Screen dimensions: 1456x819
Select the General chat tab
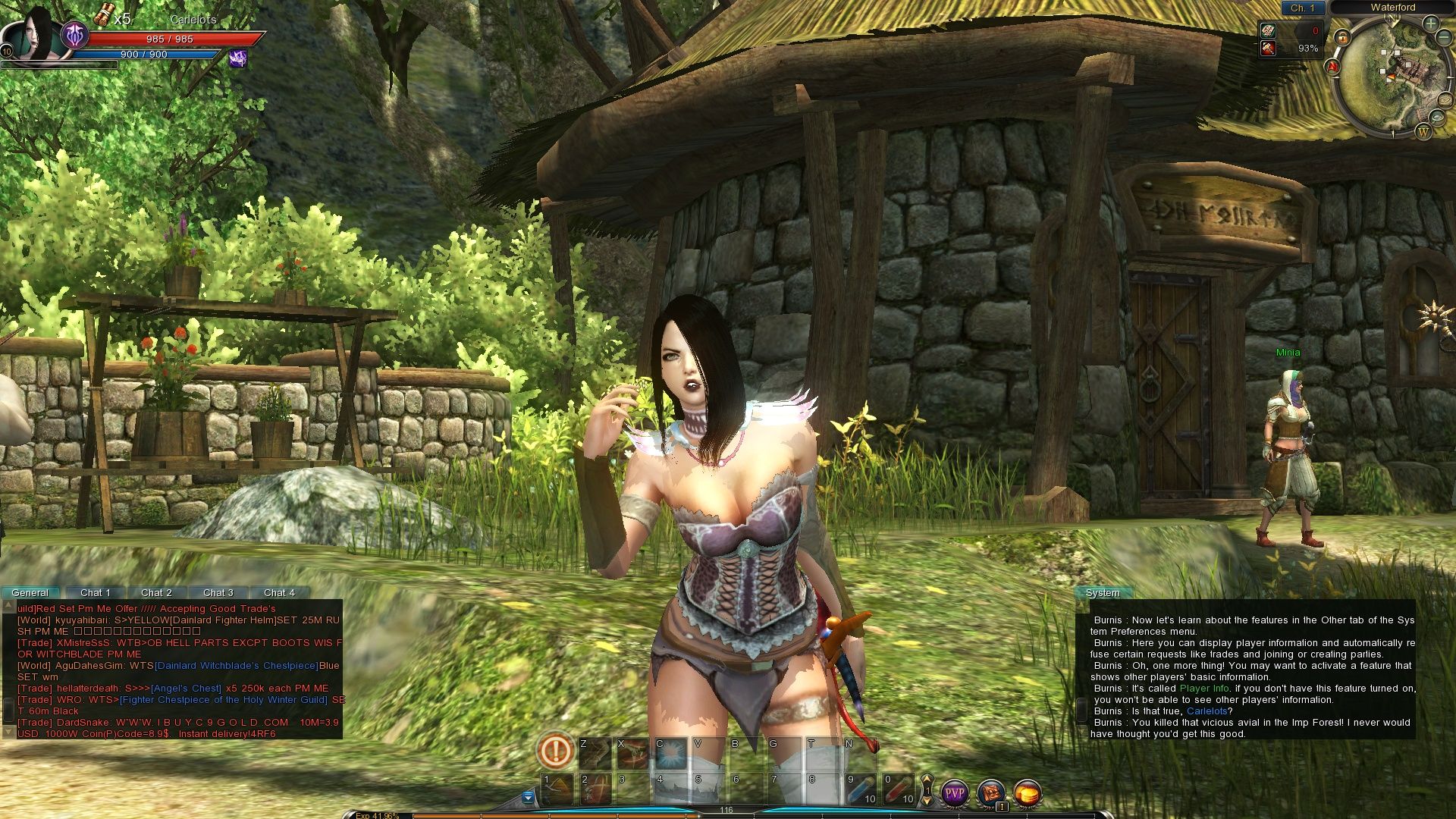pyautogui.click(x=30, y=592)
